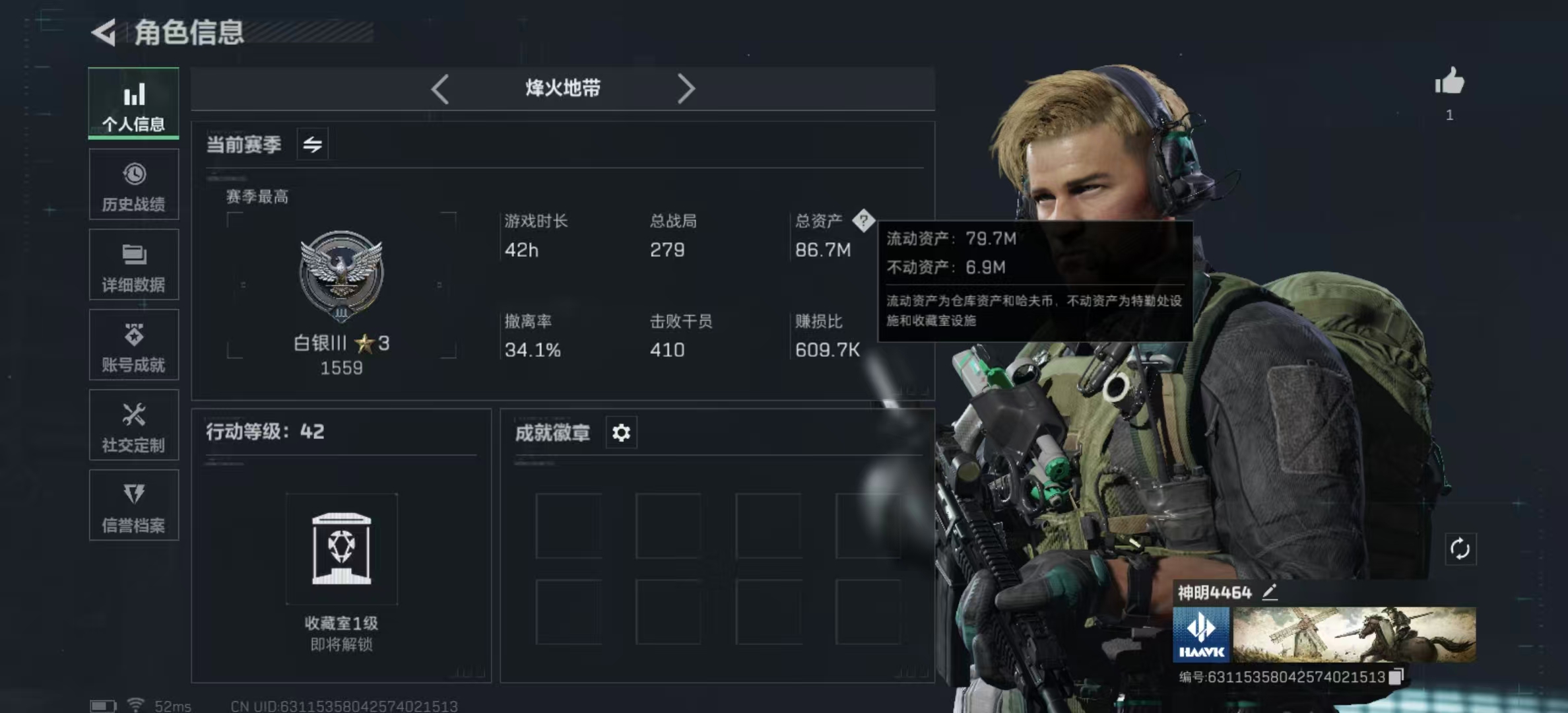Click the right arrow beside 烽火地带
This screenshot has height=713, width=1568.
click(x=686, y=88)
